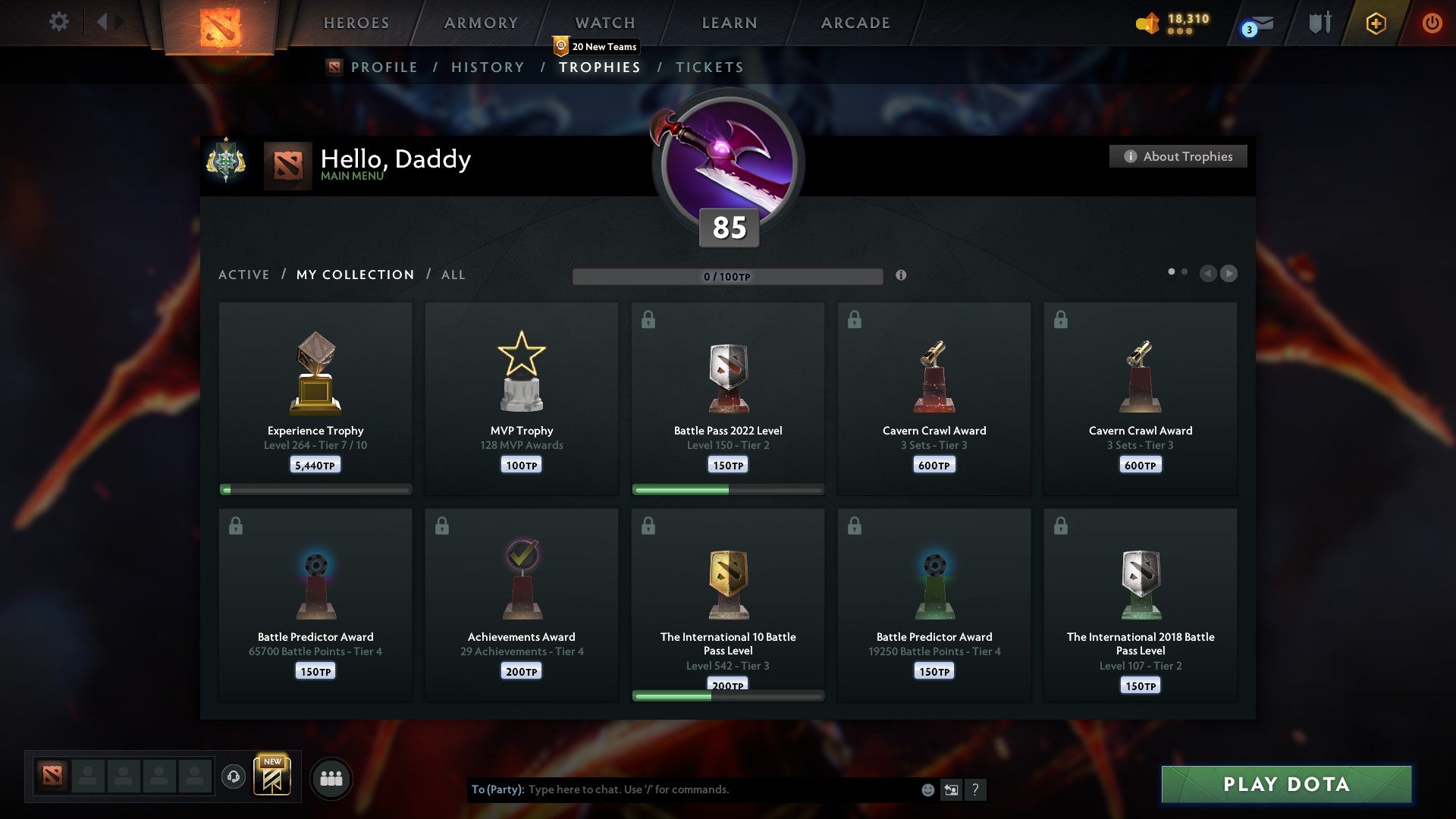Switch to MY COLLECTION filter
The width and height of the screenshot is (1456, 819).
click(354, 275)
